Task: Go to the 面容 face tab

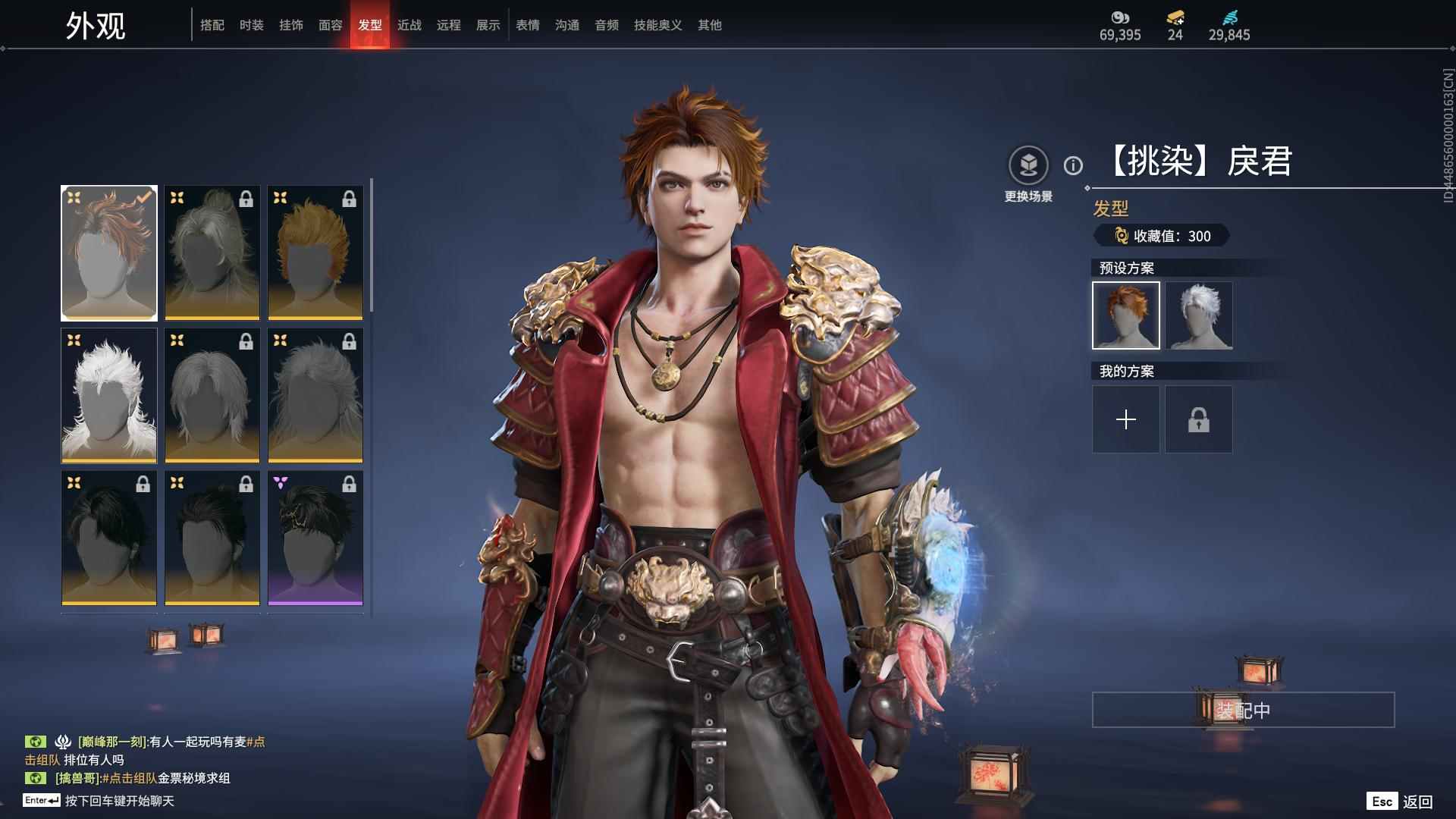Action: click(331, 25)
